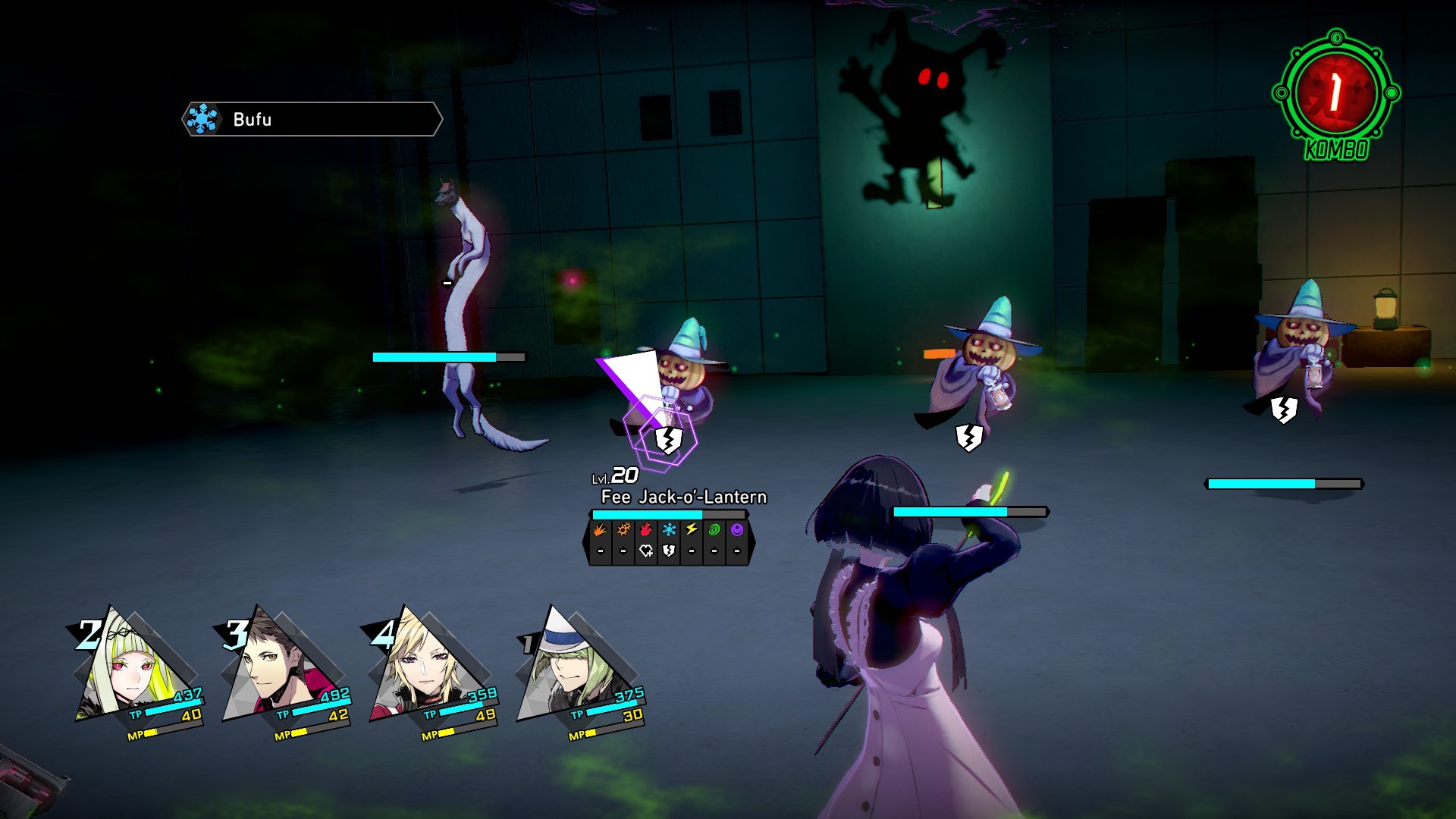The width and height of the screenshot is (1456, 819).
Task: Select the Bufu skill banner
Action: click(312, 119)
